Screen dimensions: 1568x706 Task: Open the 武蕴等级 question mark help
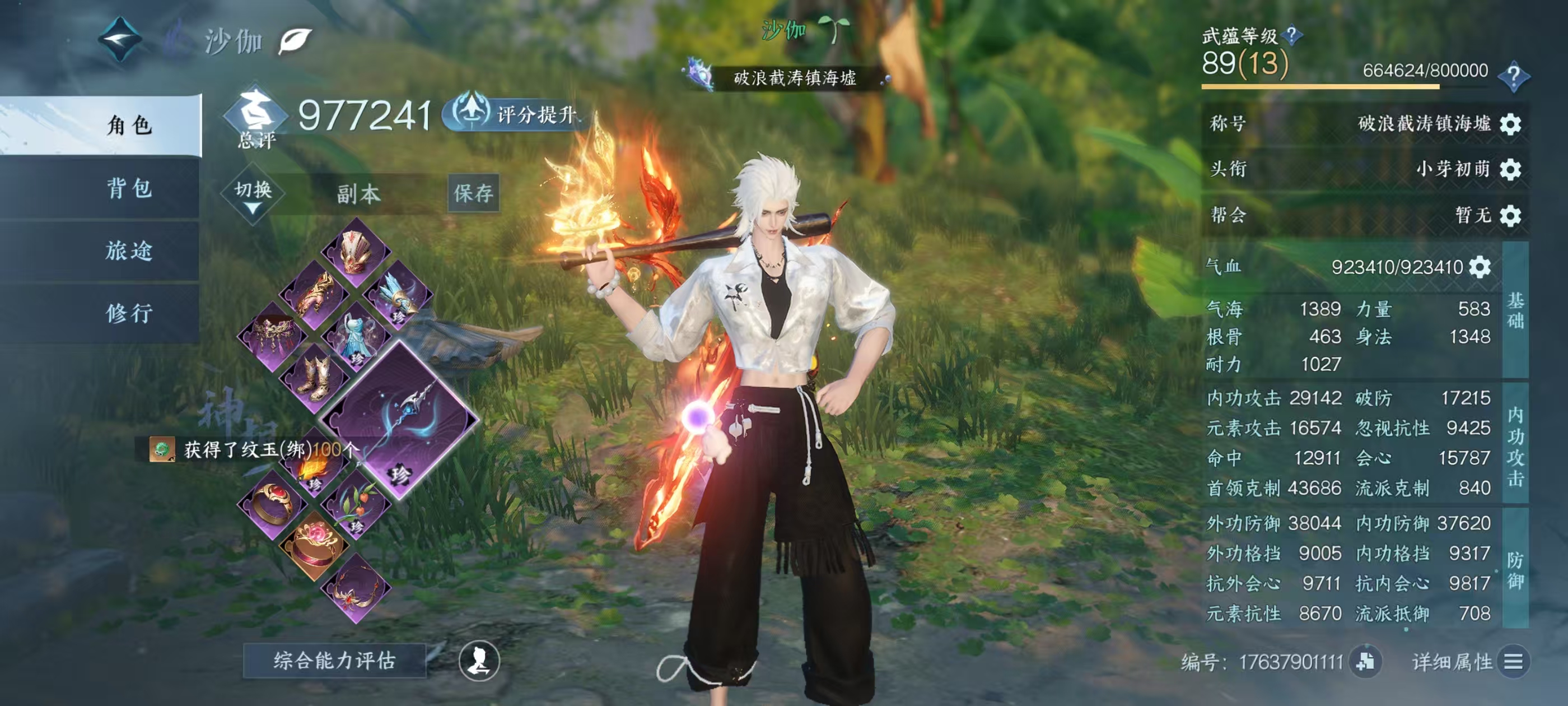(x=1291, y=35)
